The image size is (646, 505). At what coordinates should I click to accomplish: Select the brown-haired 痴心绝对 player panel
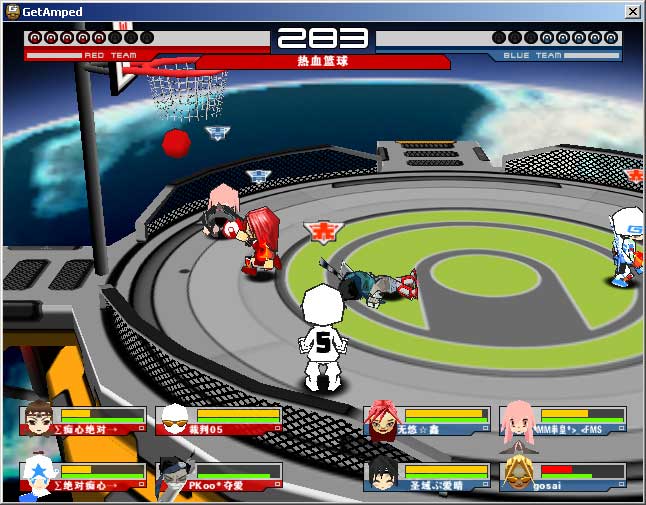(83, 420)
